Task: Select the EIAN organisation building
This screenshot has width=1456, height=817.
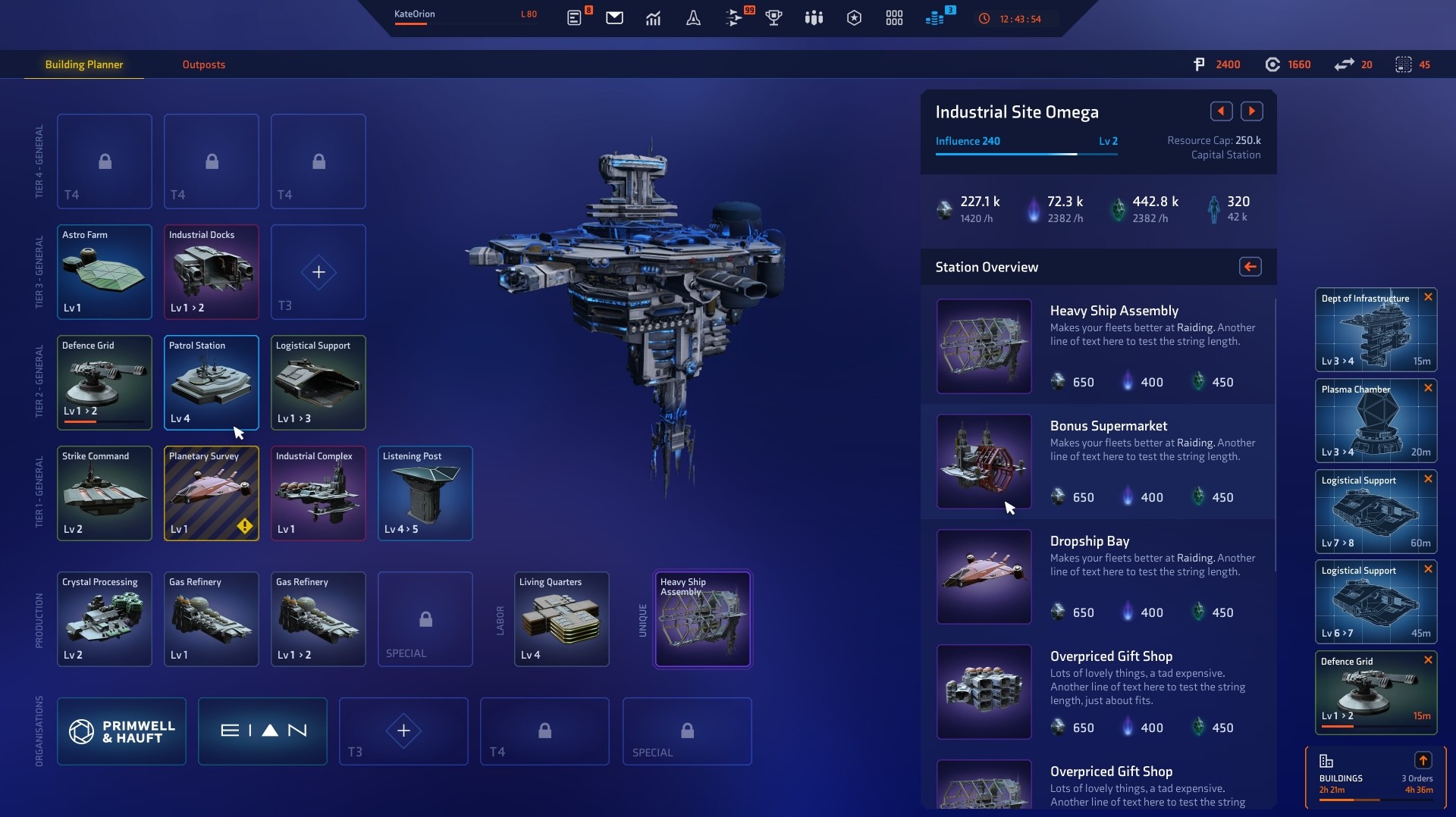Action: tap(262, 731)
